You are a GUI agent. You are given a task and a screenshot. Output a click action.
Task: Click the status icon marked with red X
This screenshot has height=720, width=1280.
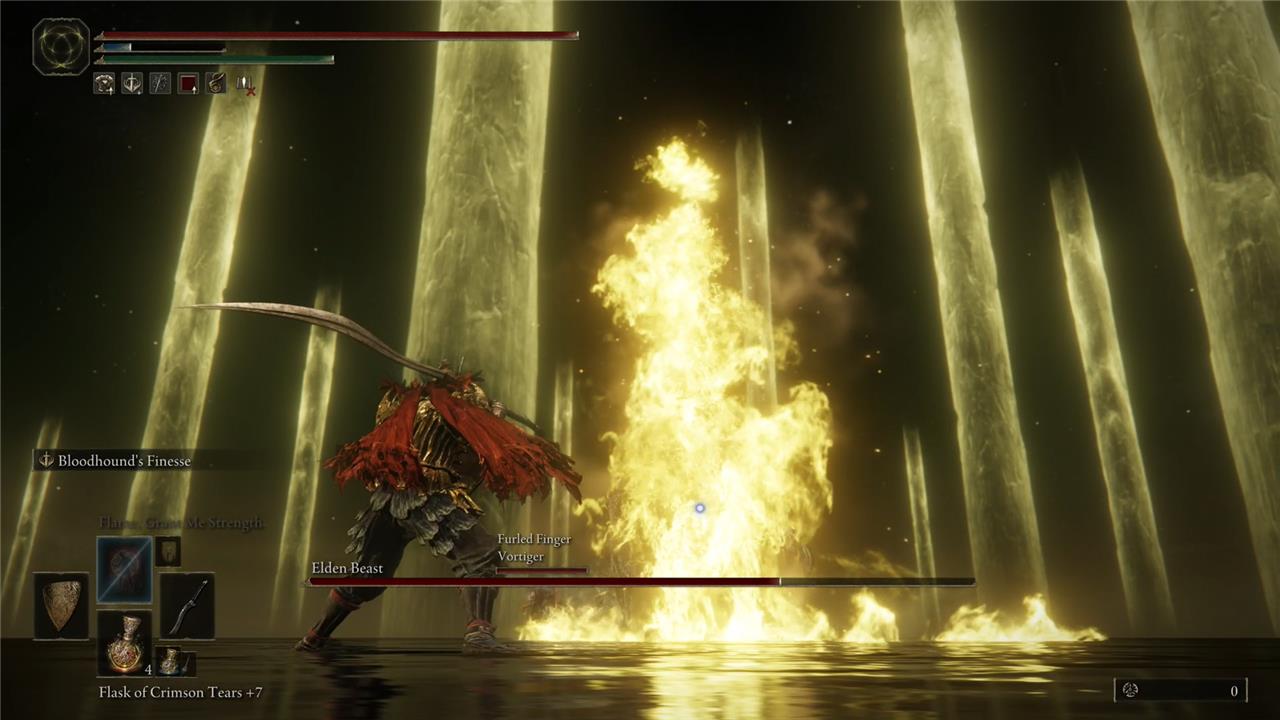click(245, 85)
